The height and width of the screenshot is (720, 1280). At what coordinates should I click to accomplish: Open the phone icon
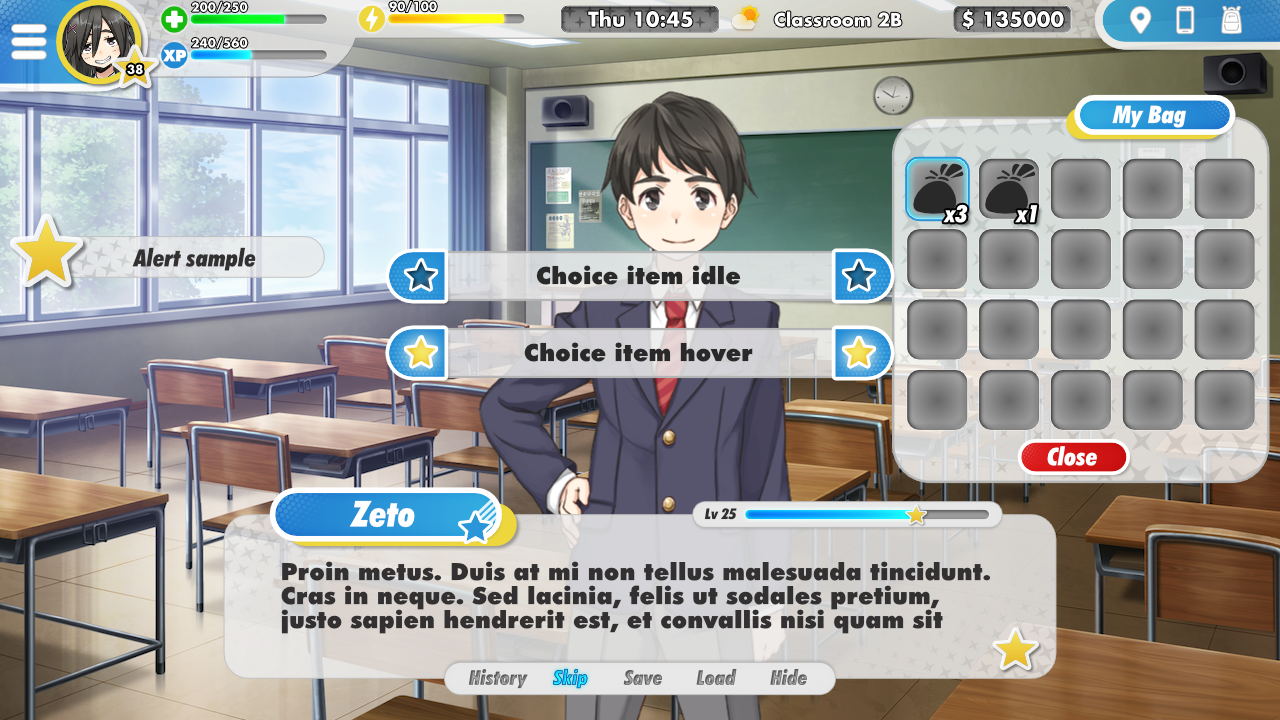point(1185,21)
